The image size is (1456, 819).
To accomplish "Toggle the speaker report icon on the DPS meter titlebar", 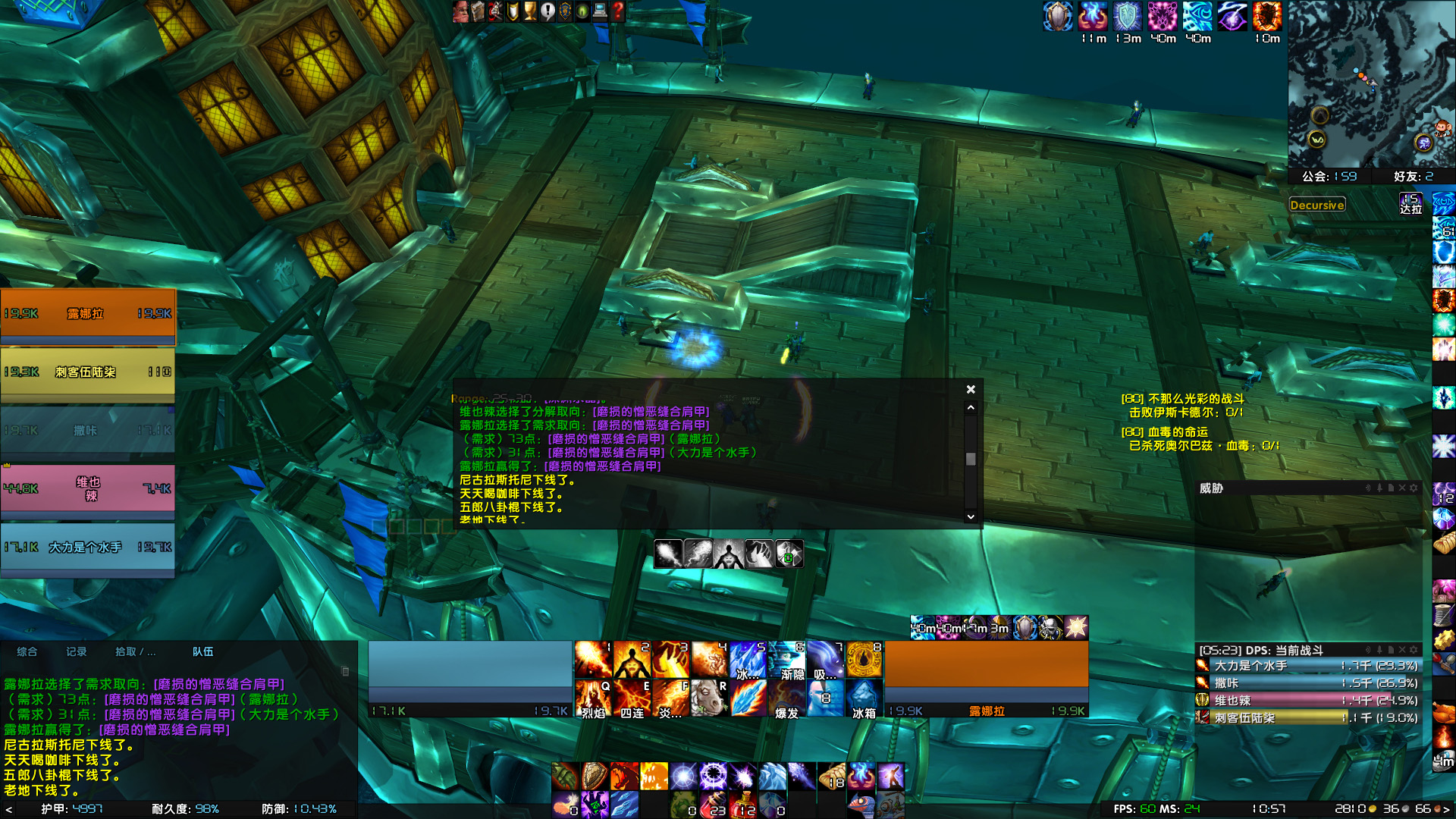I will coord(1368,650).
